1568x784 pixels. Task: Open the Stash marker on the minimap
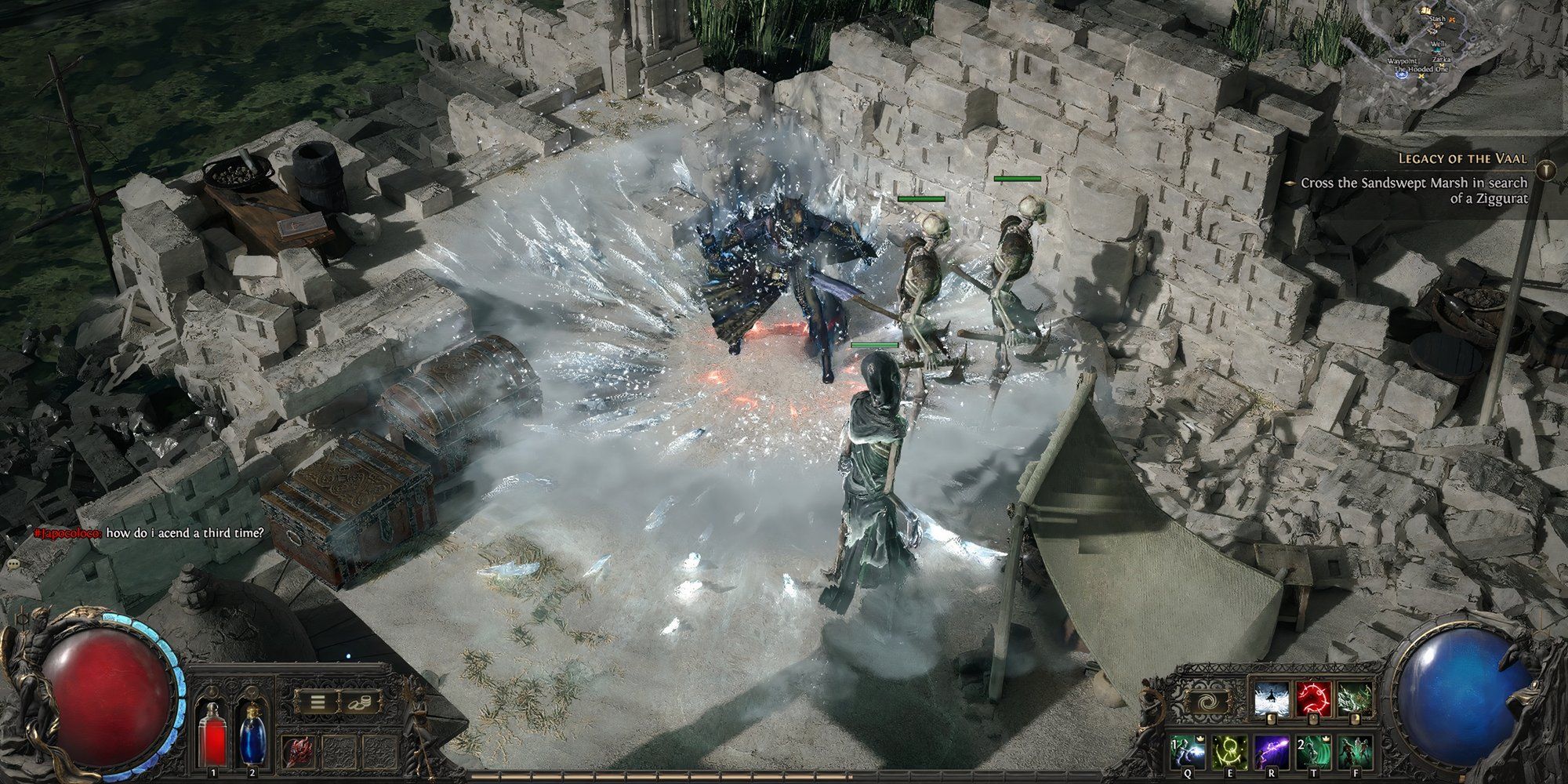[1438, 19]
